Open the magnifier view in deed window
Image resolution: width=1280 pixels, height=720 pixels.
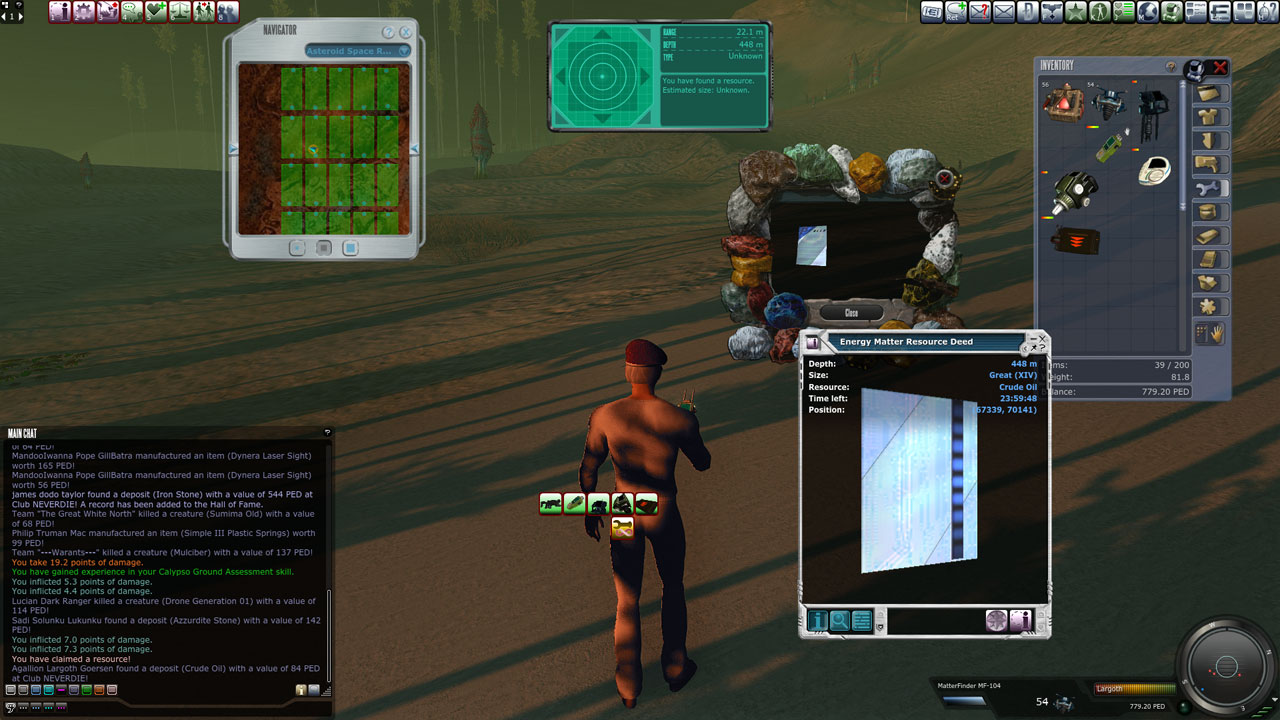click(840, 621)
